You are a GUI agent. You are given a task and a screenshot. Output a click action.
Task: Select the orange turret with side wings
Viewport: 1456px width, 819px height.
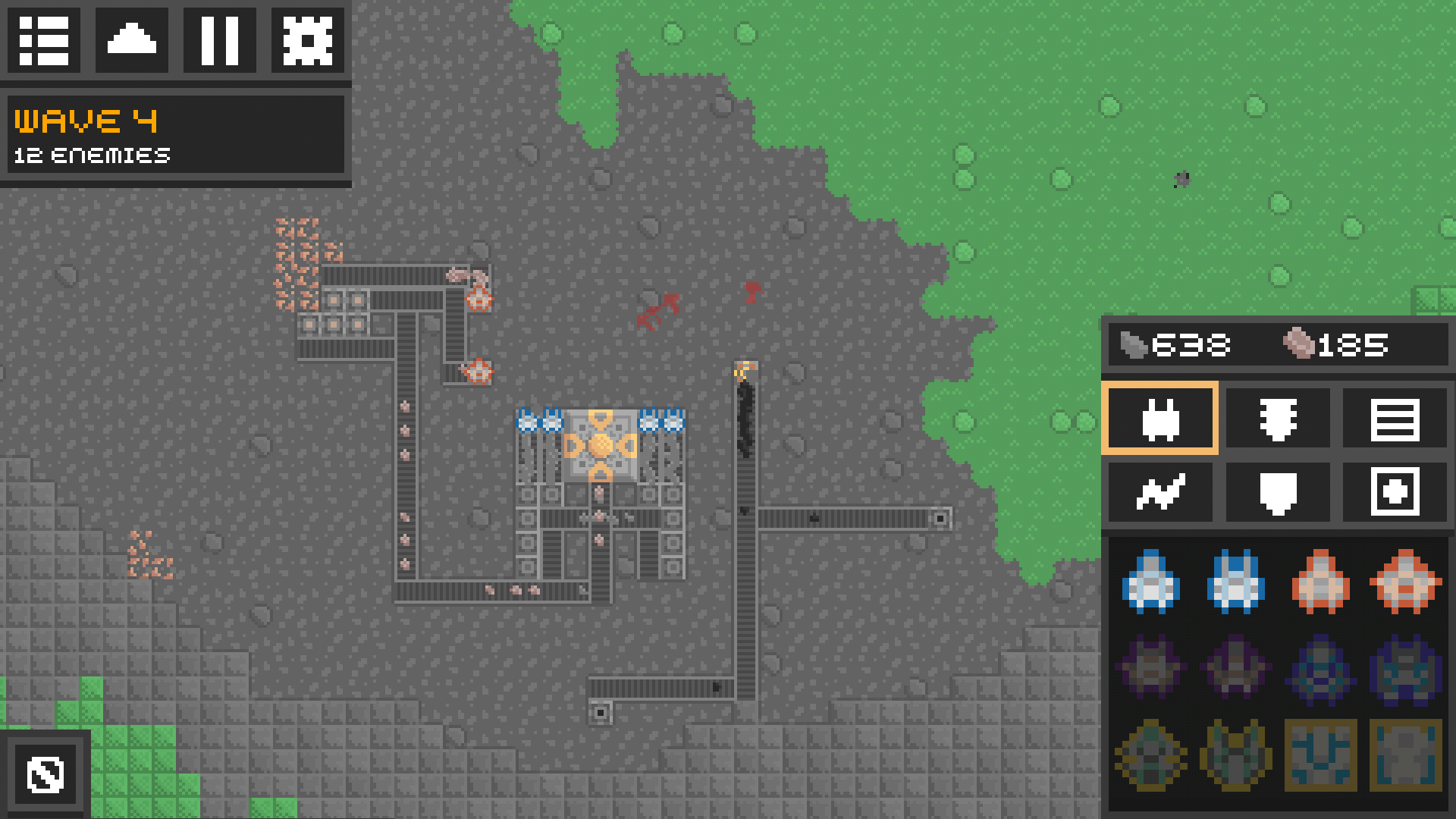click(1405, 582)
